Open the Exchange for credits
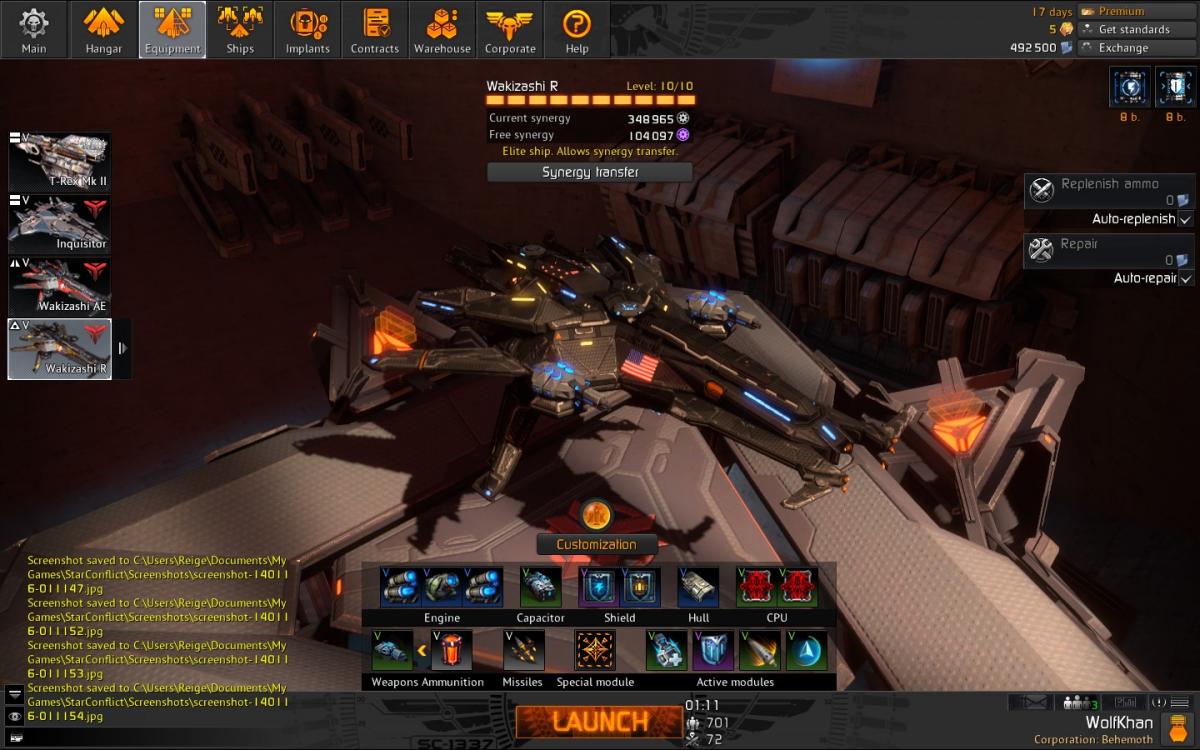 [x=1123, y=47]
